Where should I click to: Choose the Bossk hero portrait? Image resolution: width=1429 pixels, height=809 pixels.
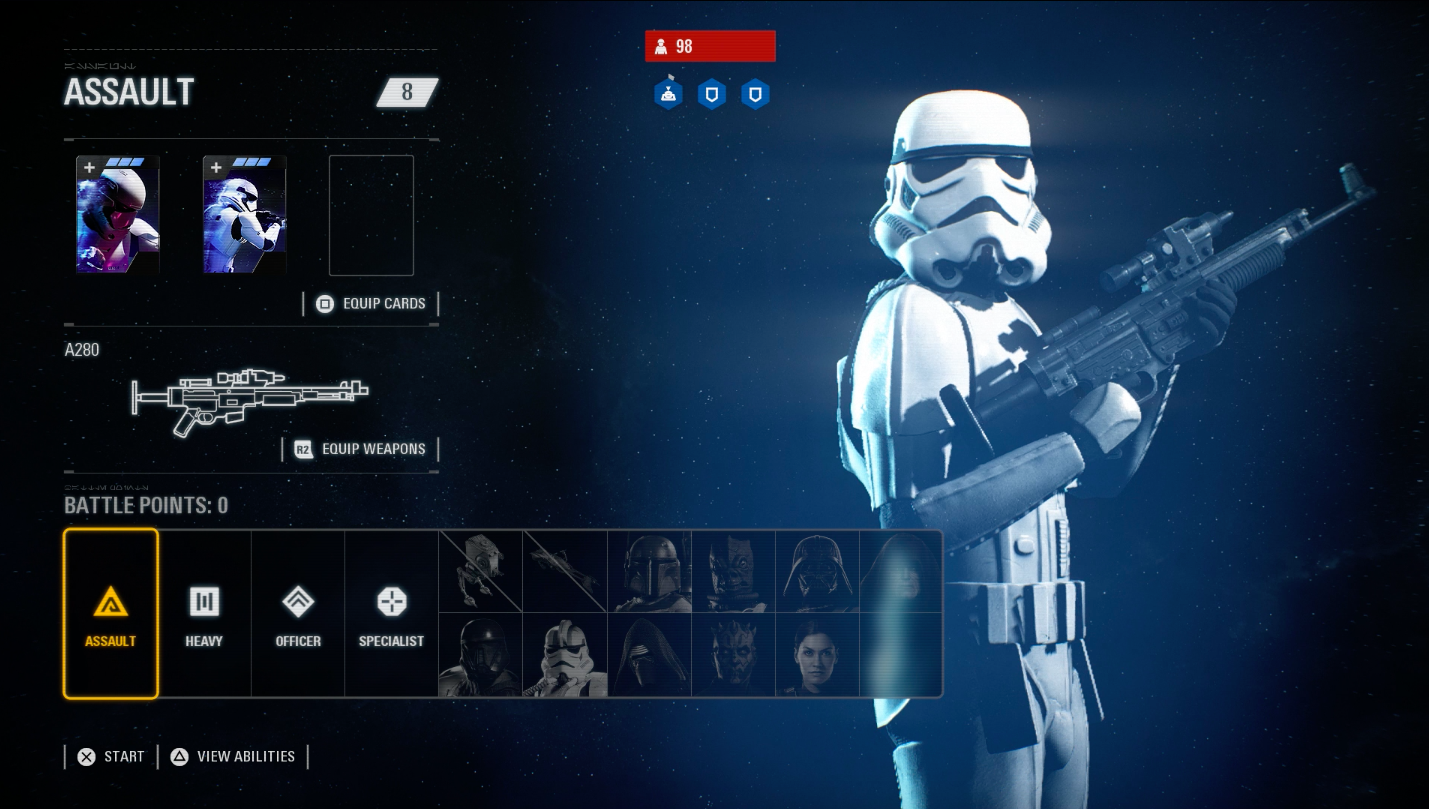pyautogui.click(x=733, y=571)
